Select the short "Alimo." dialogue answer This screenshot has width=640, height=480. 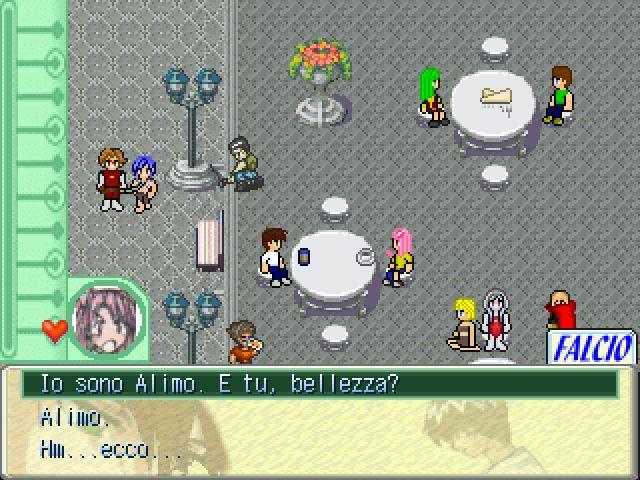click(x=76, y=417)
